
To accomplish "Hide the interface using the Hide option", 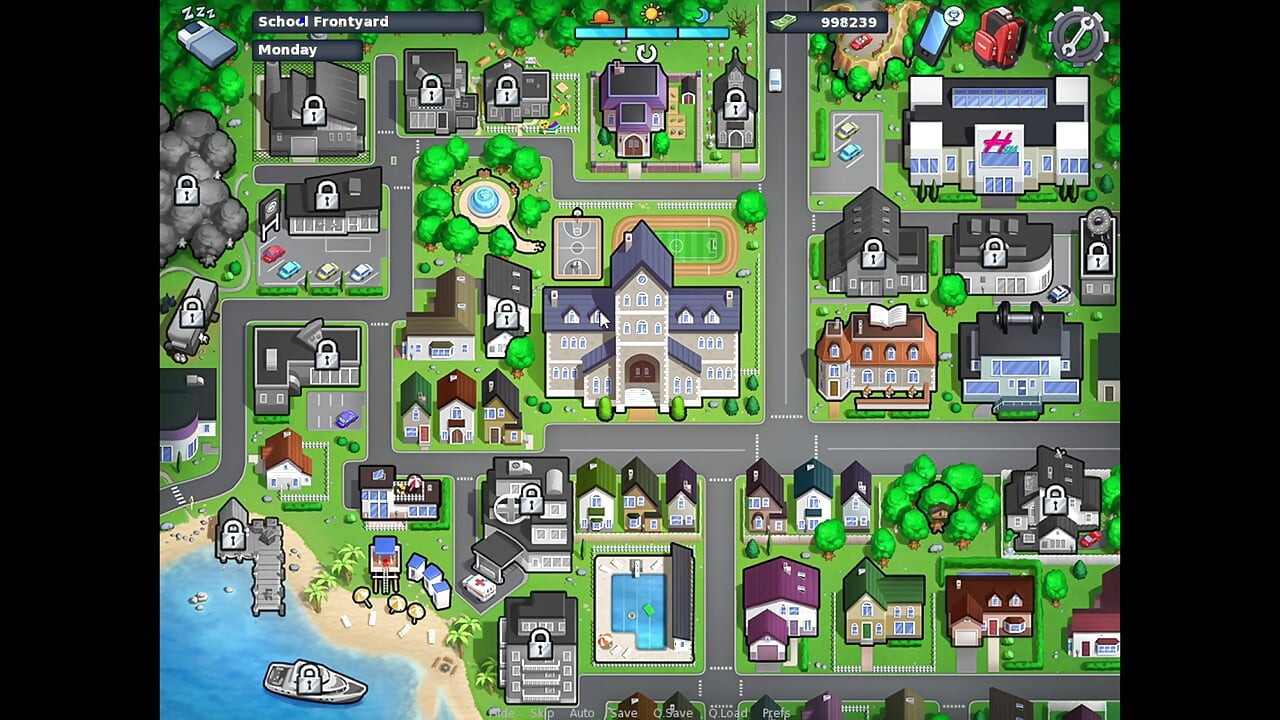I will [x=503, y=712].
